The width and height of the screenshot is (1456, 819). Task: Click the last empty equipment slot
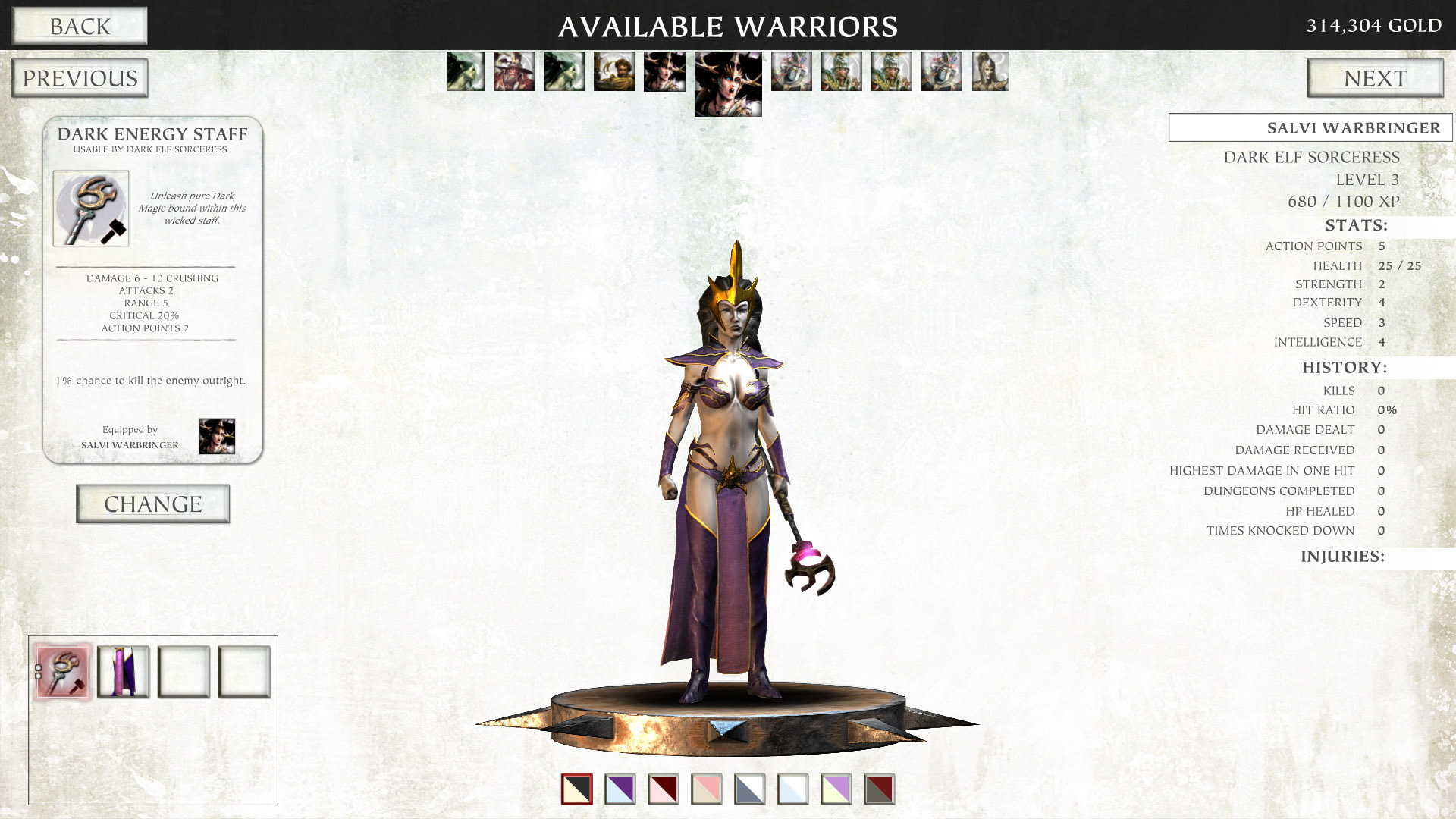(243, 671)
